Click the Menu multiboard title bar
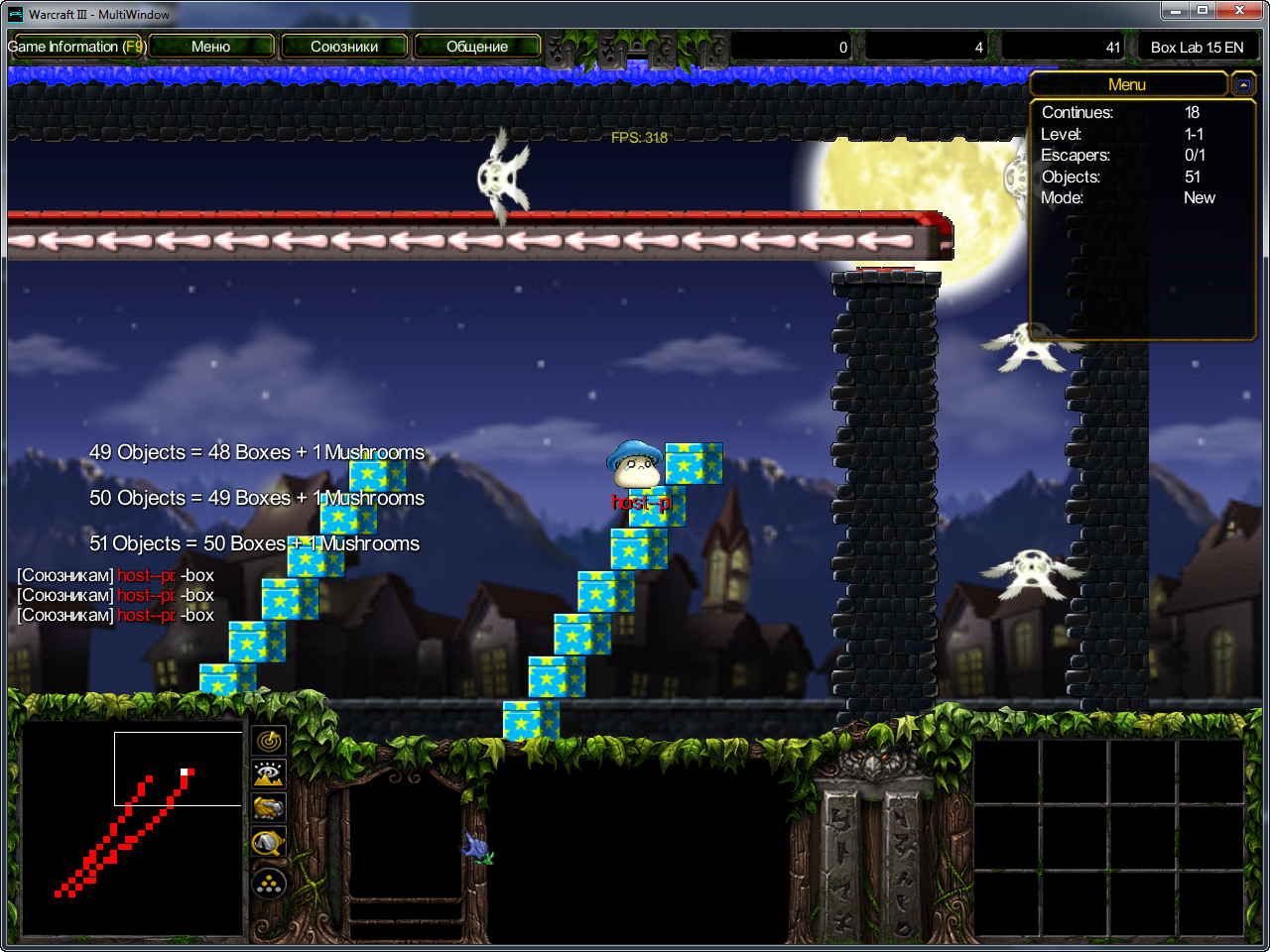This screenshot has height=952, width=1270. tap(1127, 85)
